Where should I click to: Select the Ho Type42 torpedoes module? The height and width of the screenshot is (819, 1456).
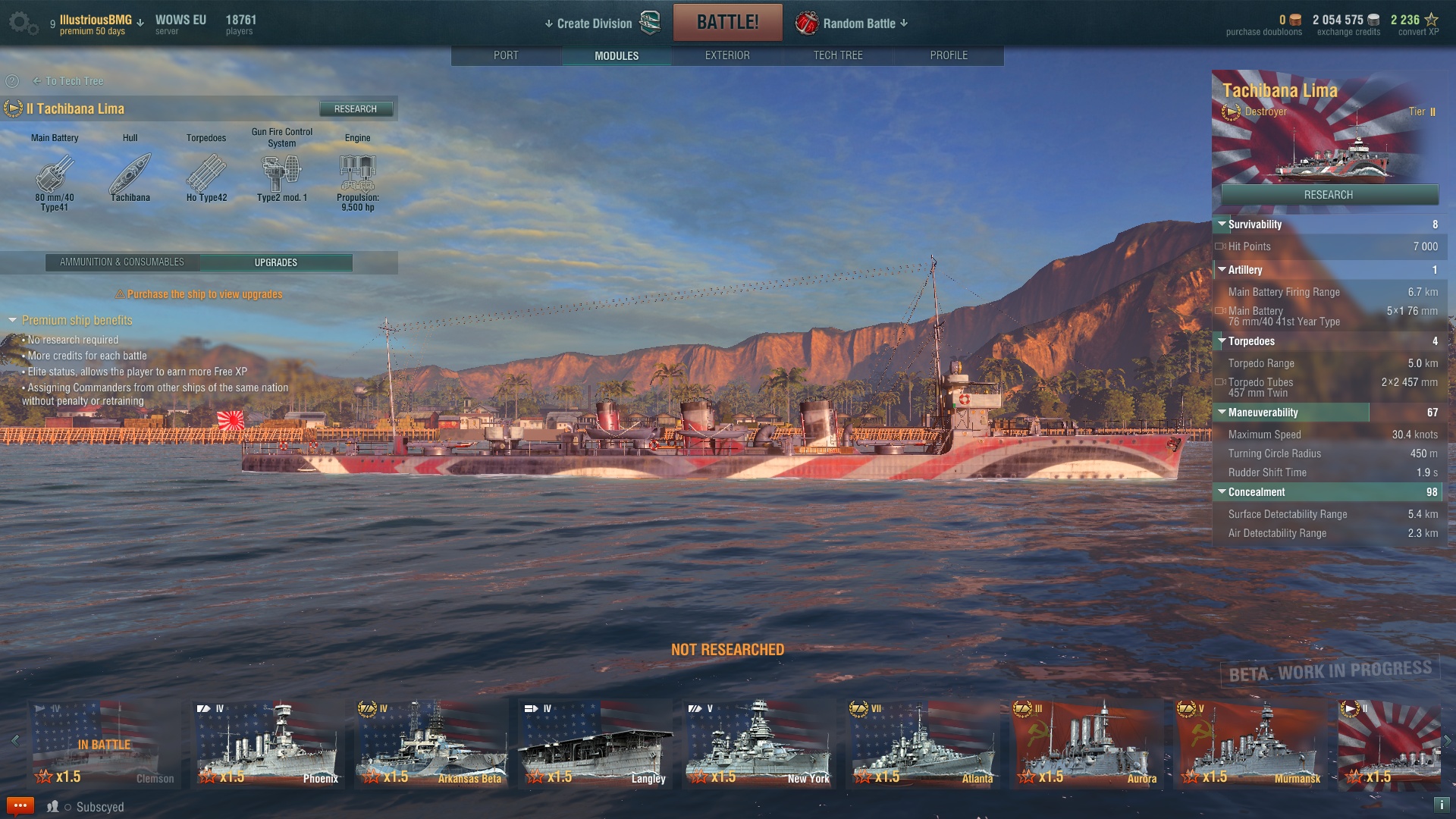(x=206, y=175)
